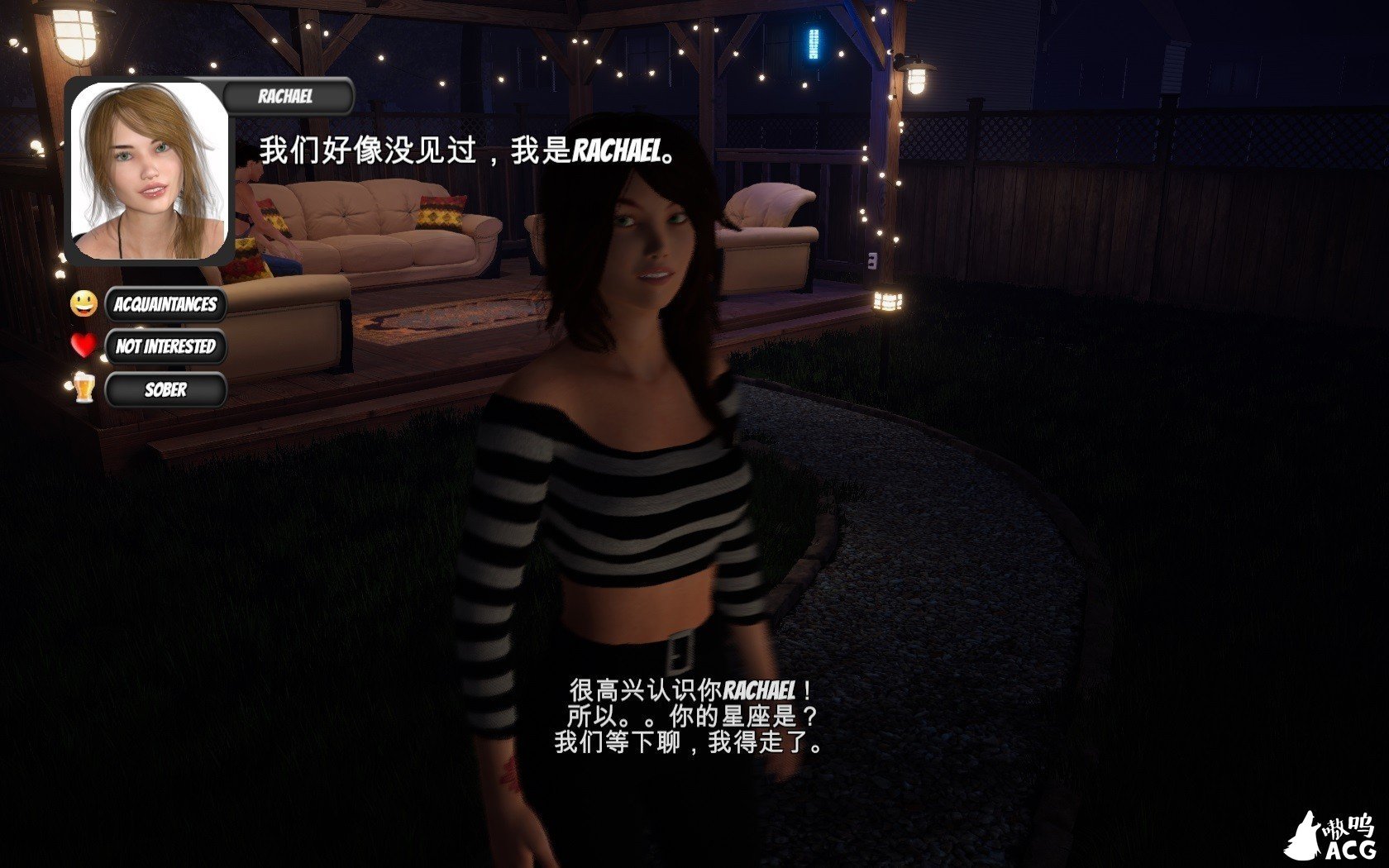Select the dialogue asking 你的星座是？
This screenshot has width=1389, height=868.
pos(690,713)
